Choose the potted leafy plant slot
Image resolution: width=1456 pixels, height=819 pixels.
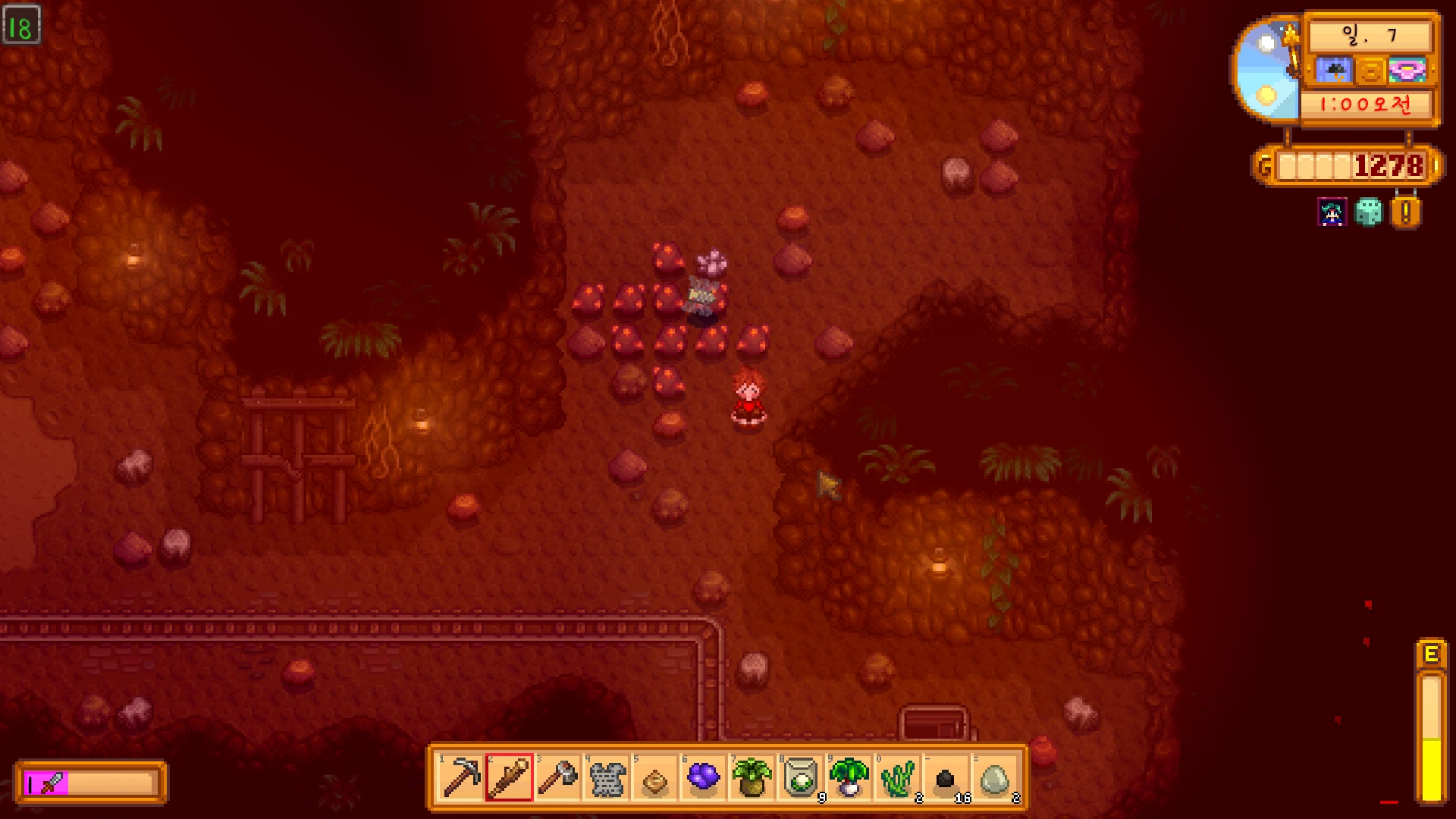click(x=752, y=777)
